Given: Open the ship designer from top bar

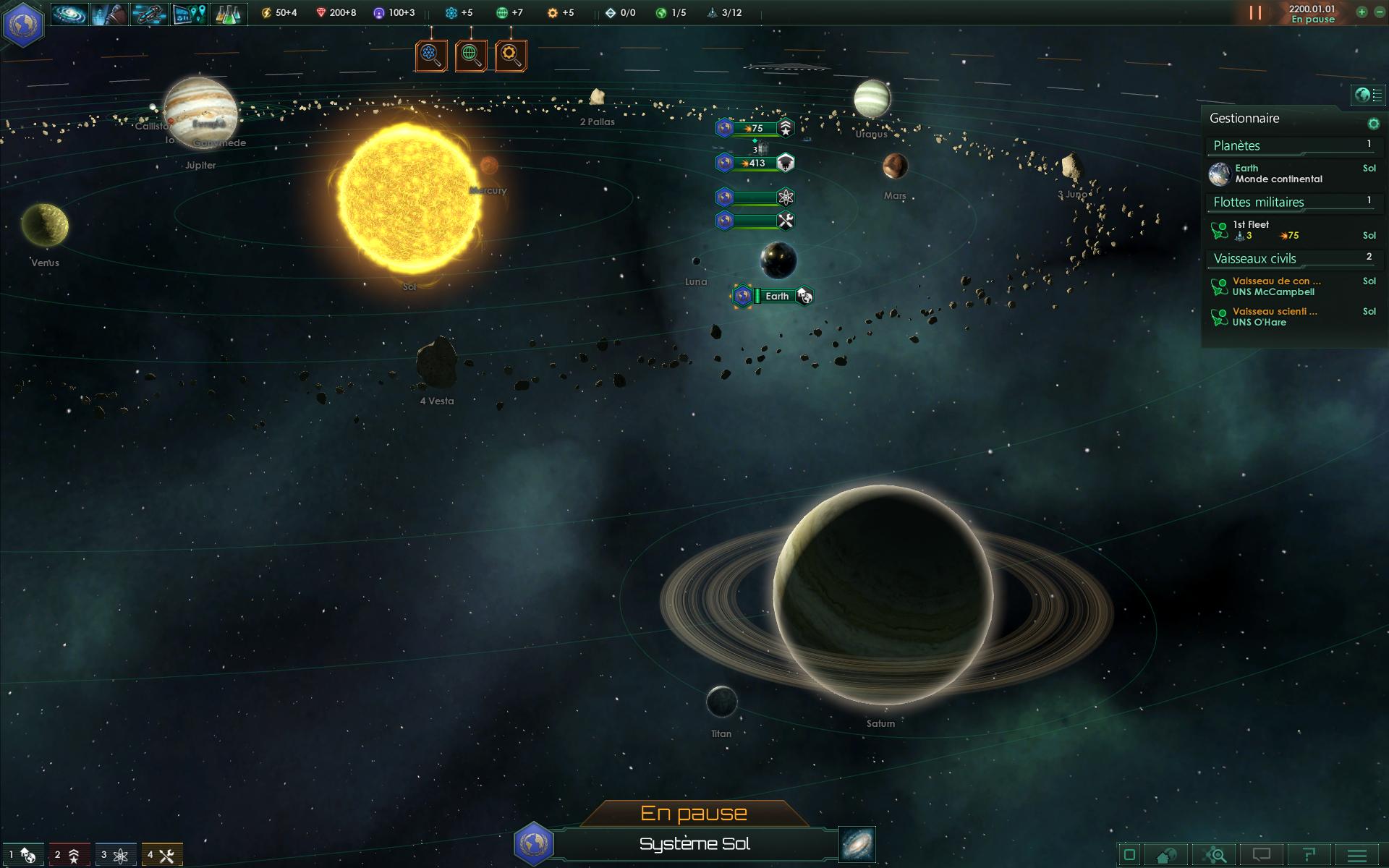Looking at the screenshot, I should (149, 14).
